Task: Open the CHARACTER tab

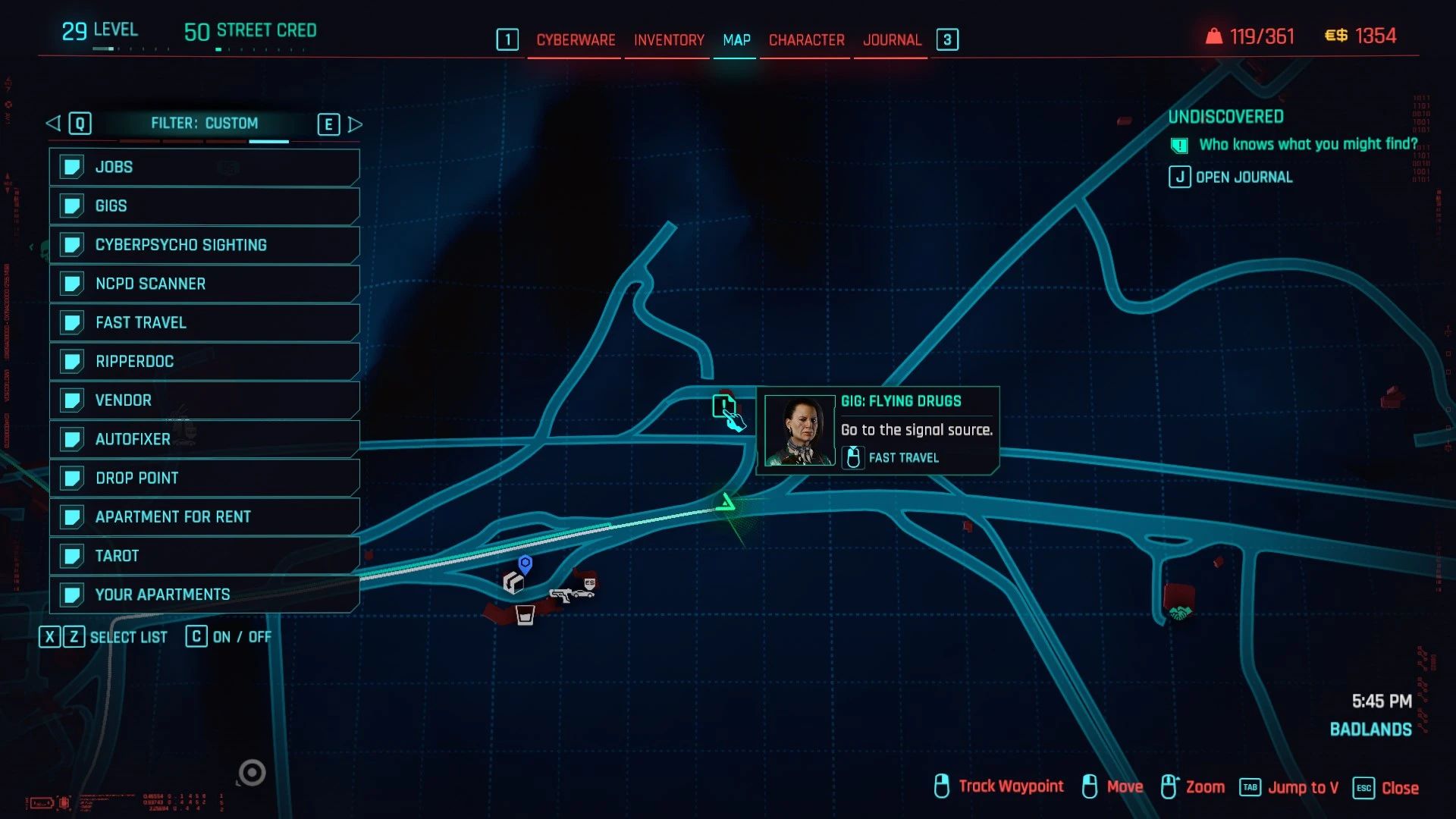Action: (x=805, y=40)
